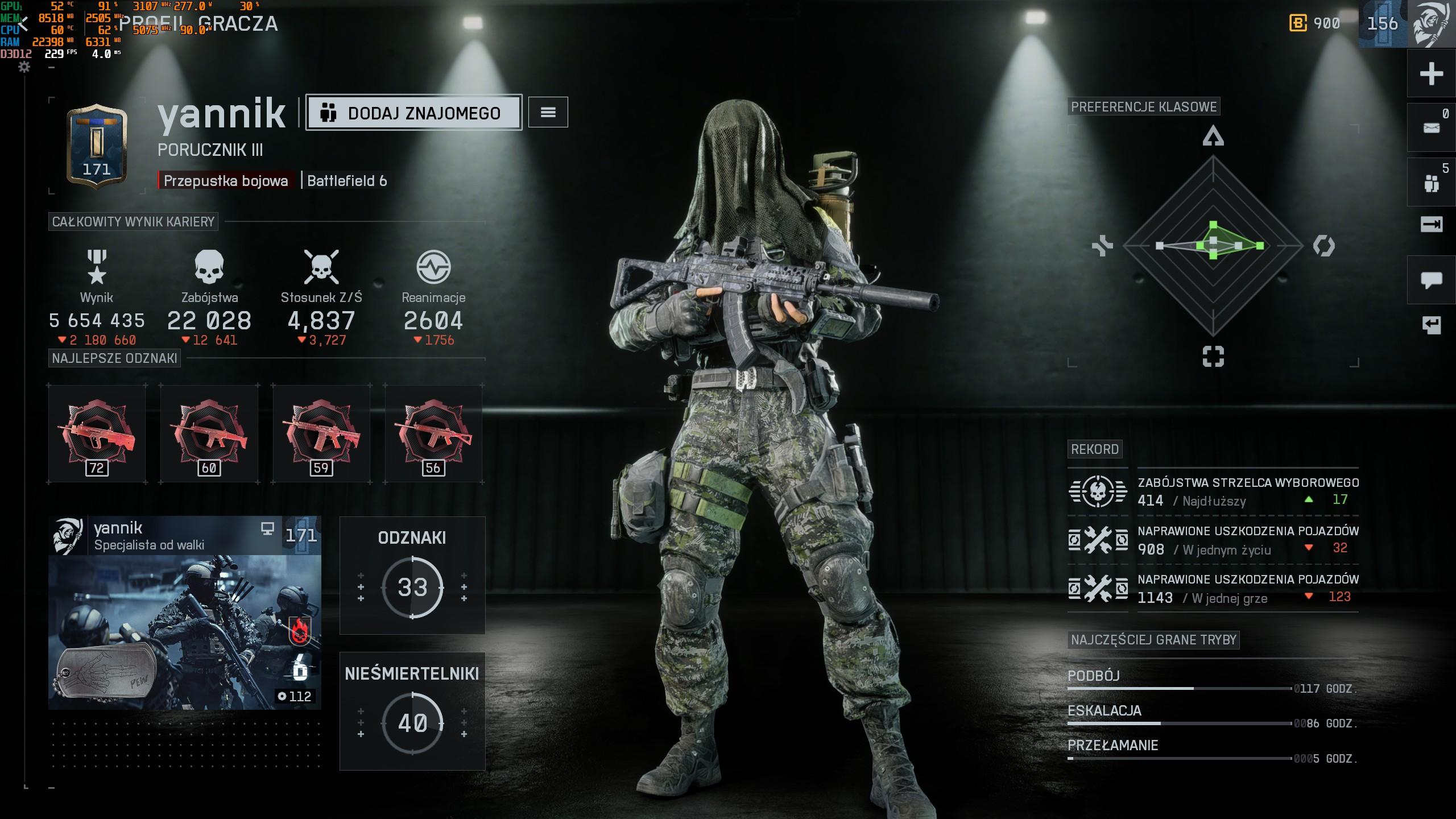The height and width of the screenshot is (819, 1456).
Task: Click the arrow-to-bar icon in right sidebar
Action: [x=1431, y=225]
